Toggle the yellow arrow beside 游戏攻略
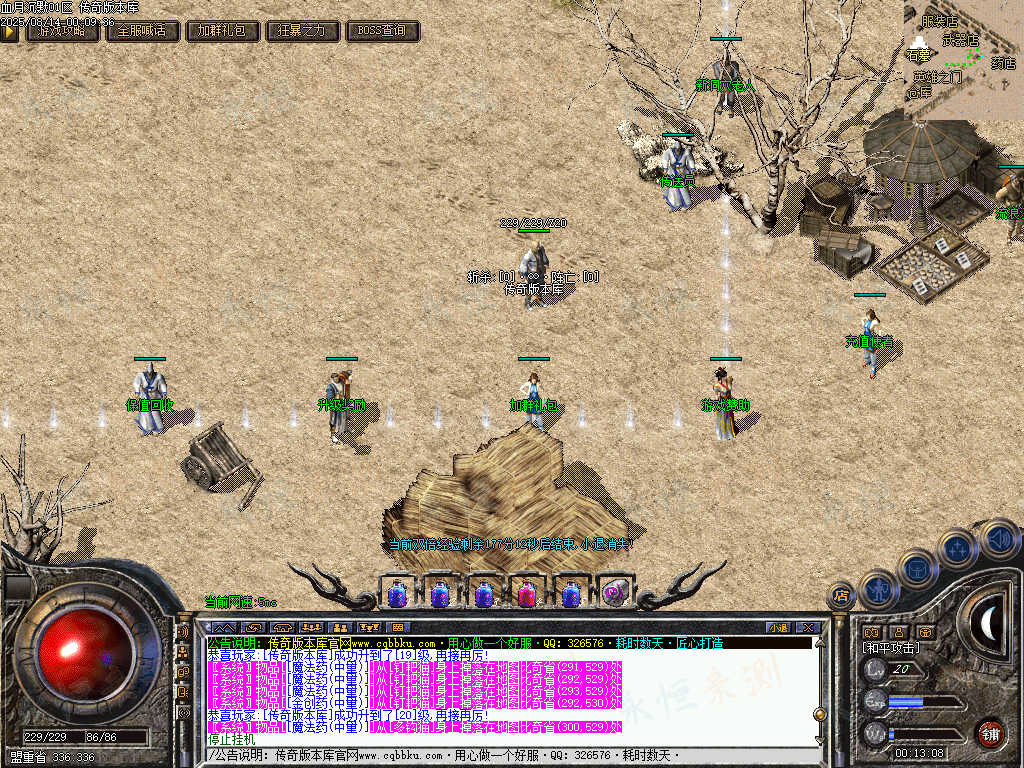This screenshot has width=1024, height=768. (x=9, y=31)
